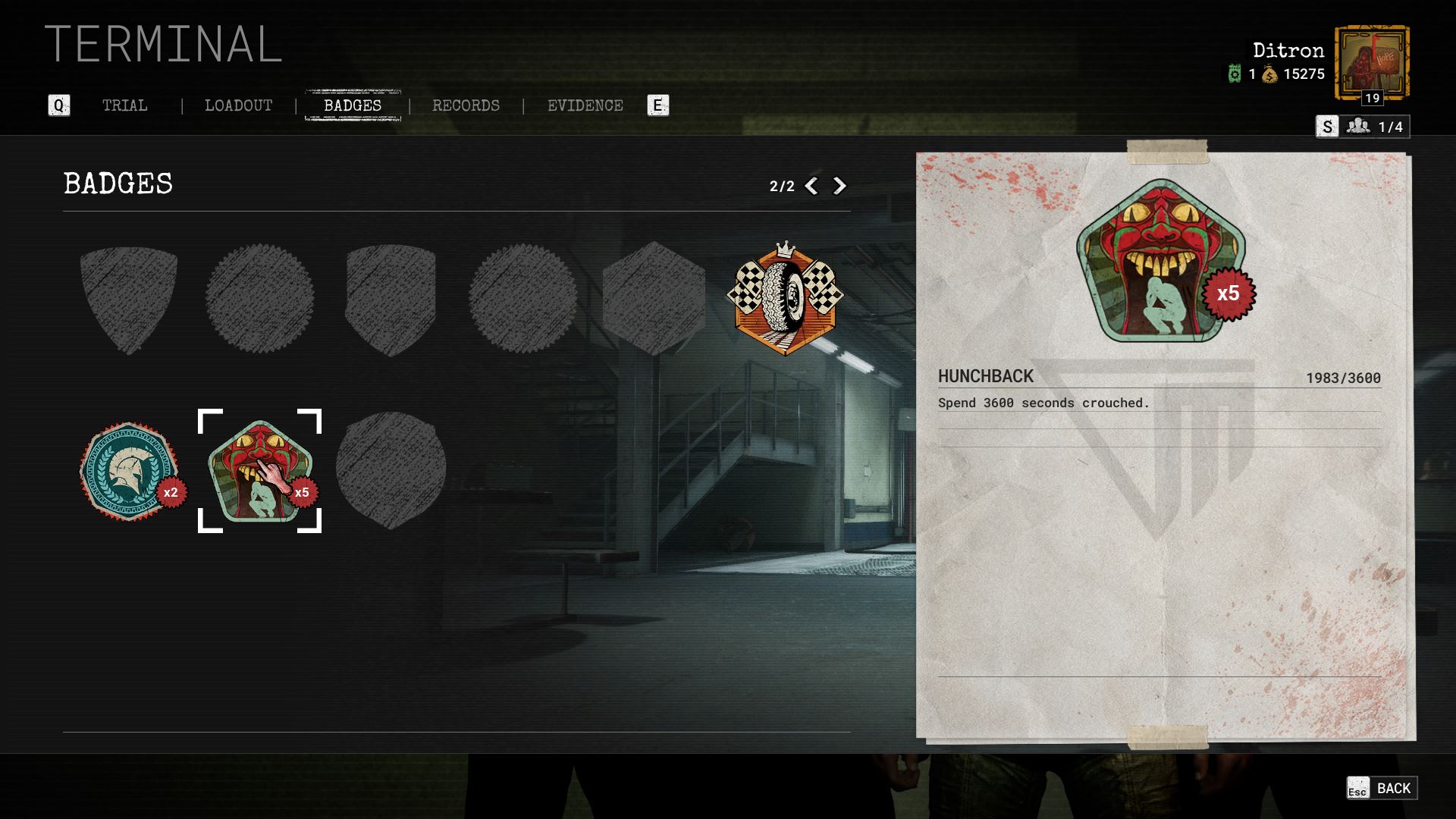This screenshot has height=819, width=1456.
Task: Open the Loadout tab
Action: click(x=238, y=106)
